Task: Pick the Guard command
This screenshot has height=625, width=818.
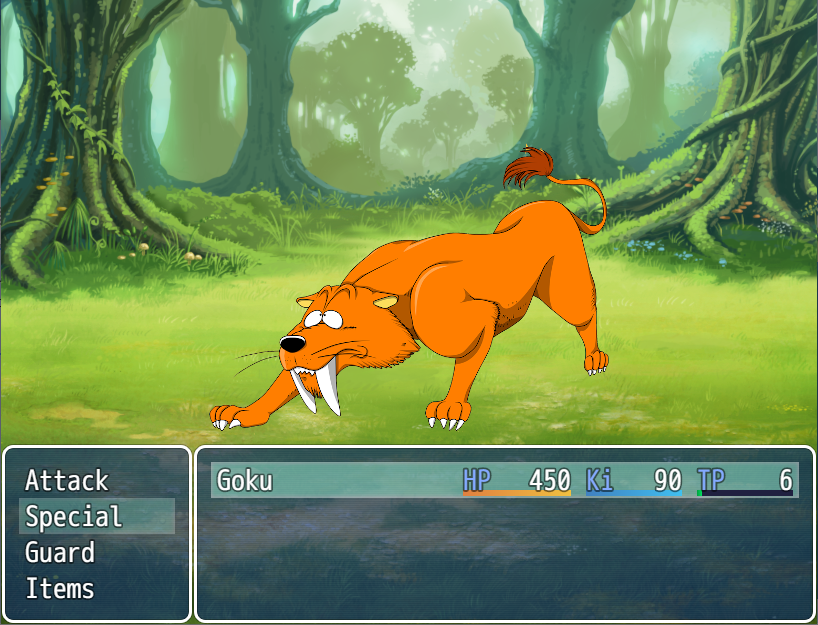Action: [x=60, y=553]
